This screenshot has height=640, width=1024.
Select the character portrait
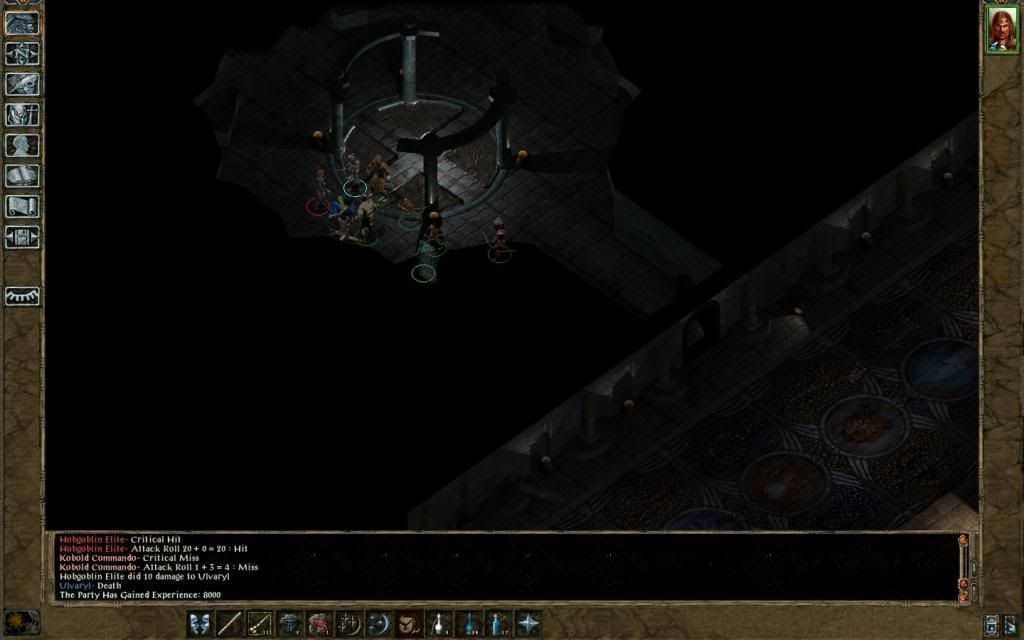(x=1001, y=28)
